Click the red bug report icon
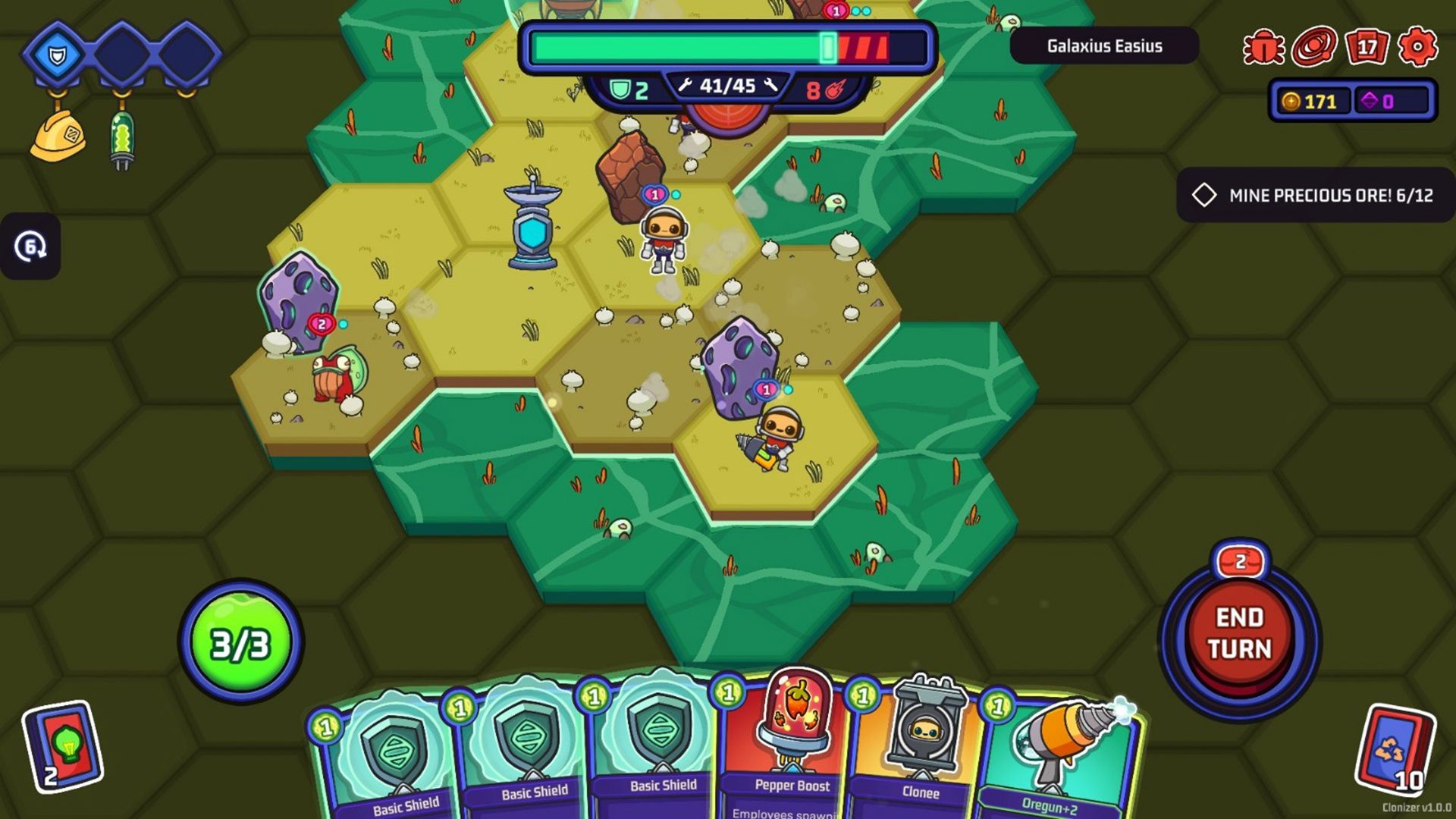The image size is (1456, 819). click(x=1263, y=47)
